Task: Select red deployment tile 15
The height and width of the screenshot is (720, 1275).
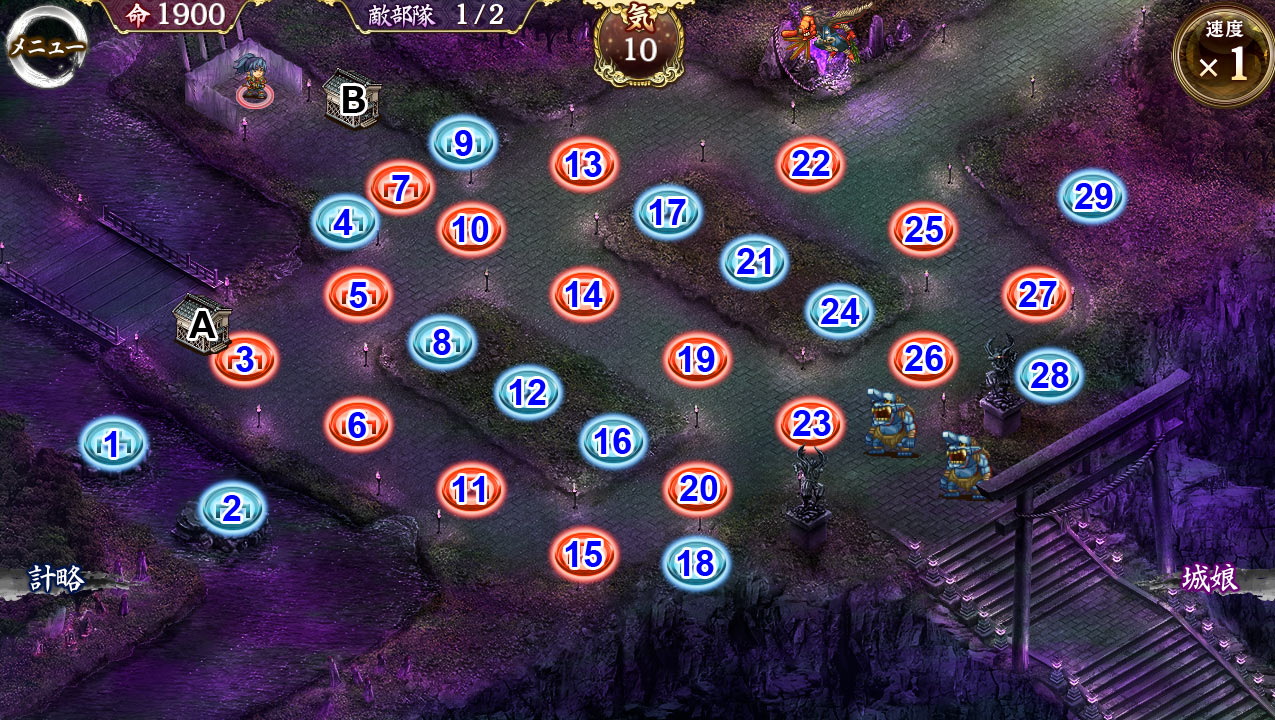Action: click(584, 554)
